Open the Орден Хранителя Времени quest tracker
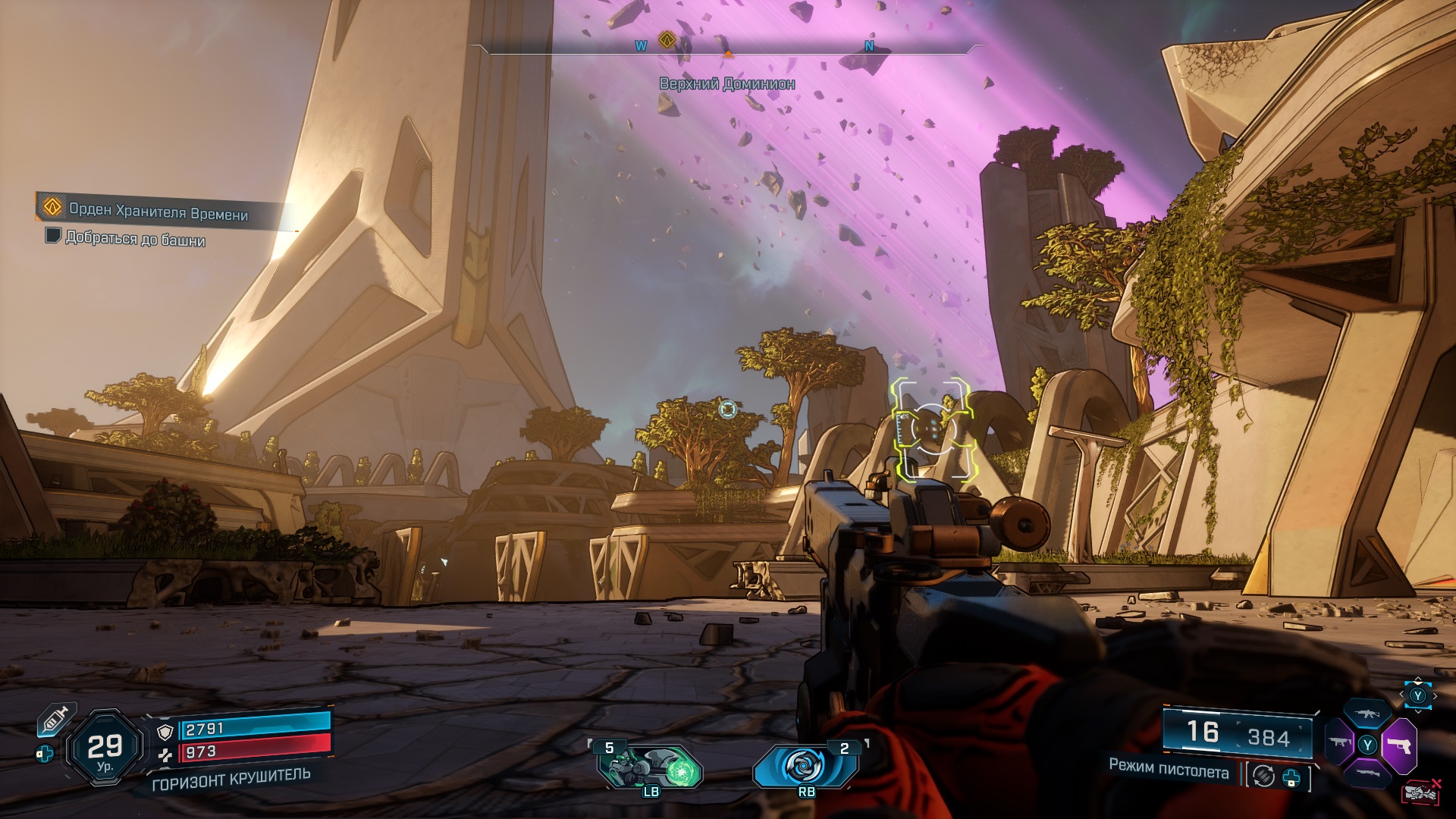The height and width of the screenshot is (819, 1456). point(158,211)
